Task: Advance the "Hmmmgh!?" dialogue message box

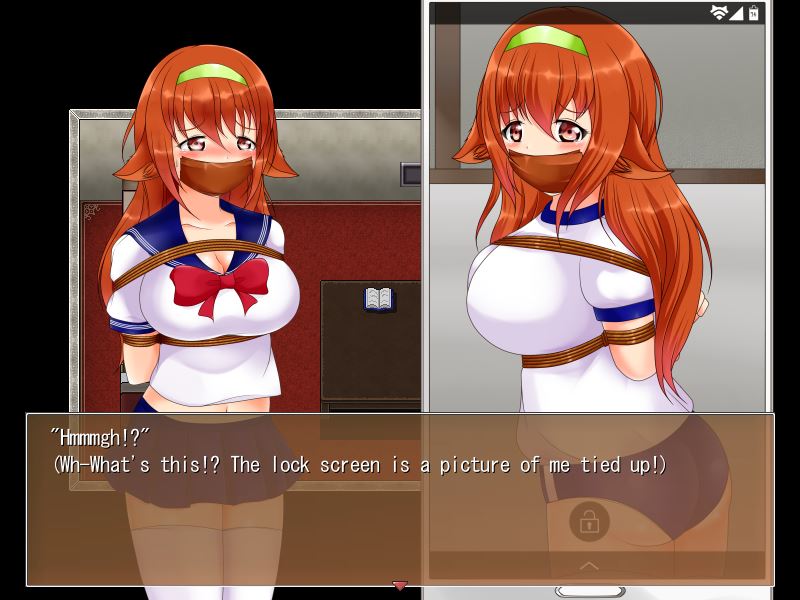Action: tap(400, 498)
